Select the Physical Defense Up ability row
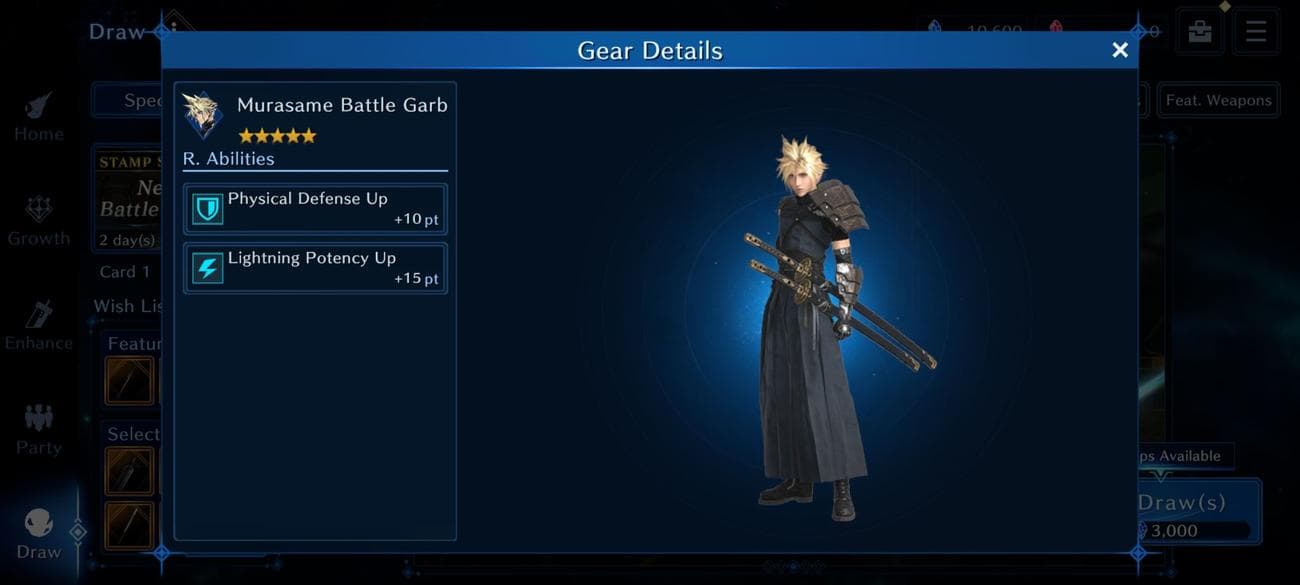Viewport: 1300px width, 585px height. [315, 208]
